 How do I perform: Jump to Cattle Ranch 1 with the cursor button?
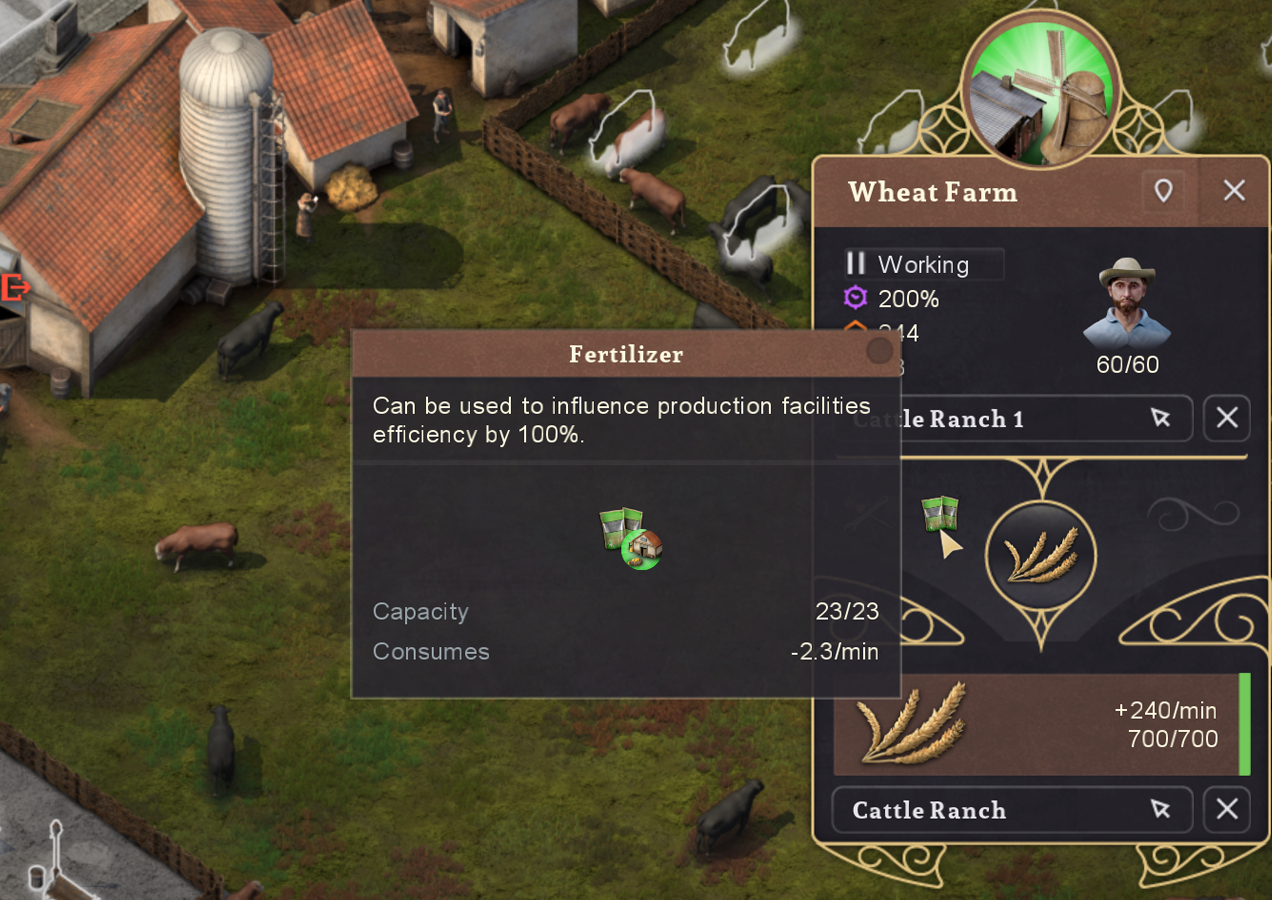click(1160, 418)
